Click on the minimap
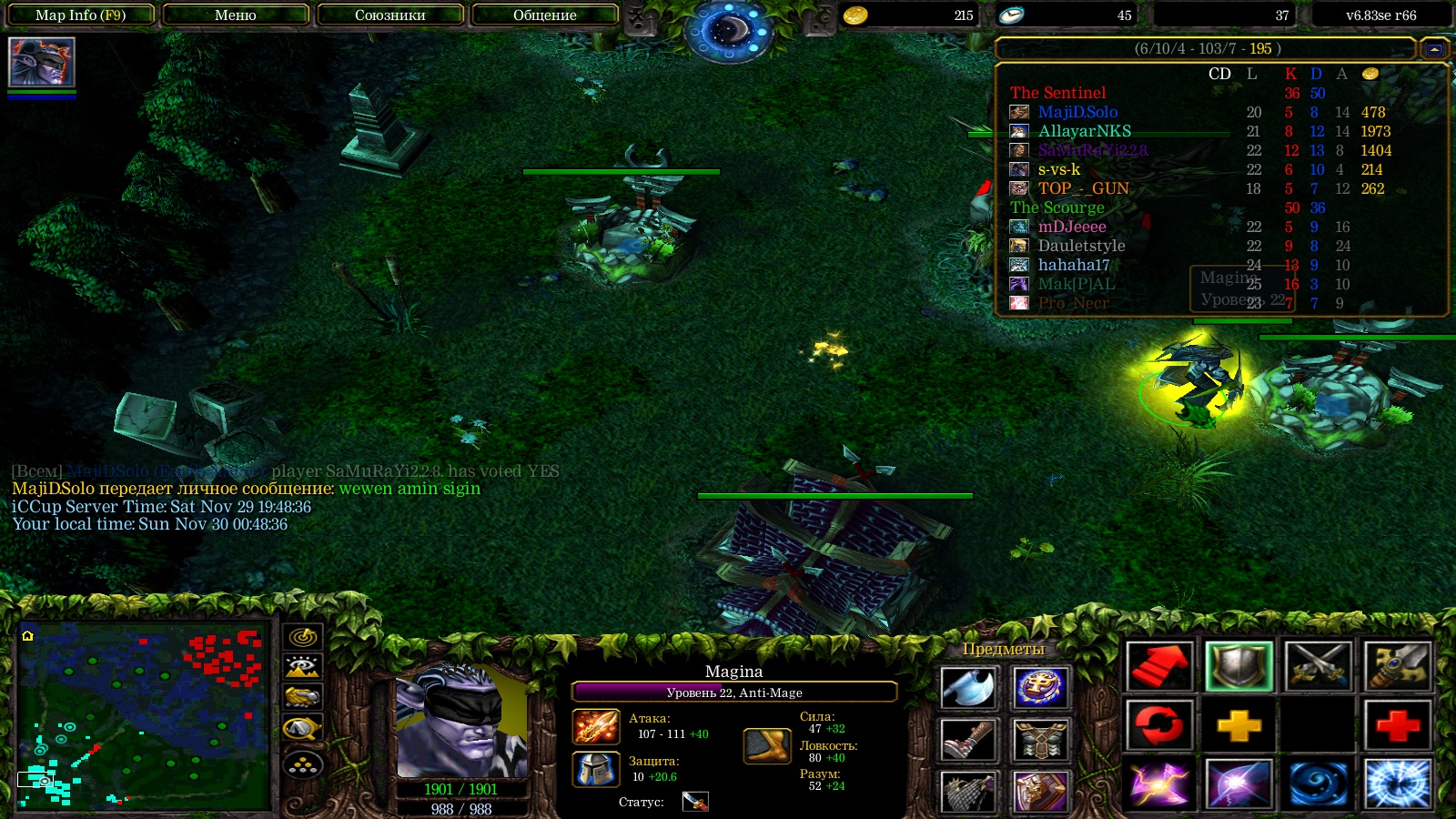1456x819 pixels. click(x=144, y=715)
